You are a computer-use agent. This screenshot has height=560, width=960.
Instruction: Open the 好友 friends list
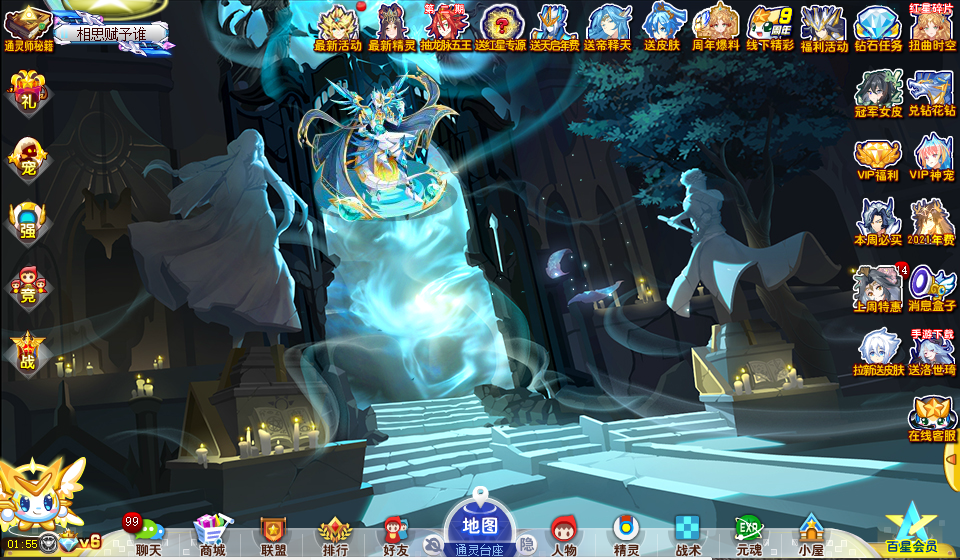click(396, 535)
